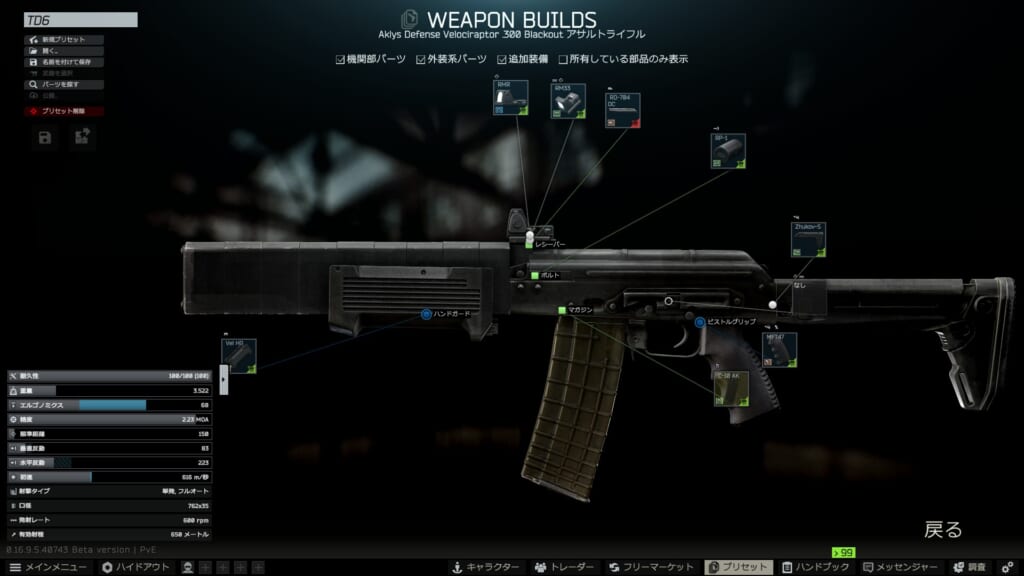The image size is (1024, 576).
Task: Edit the TD6 preset name field
Action: click(x=80, y=20)
